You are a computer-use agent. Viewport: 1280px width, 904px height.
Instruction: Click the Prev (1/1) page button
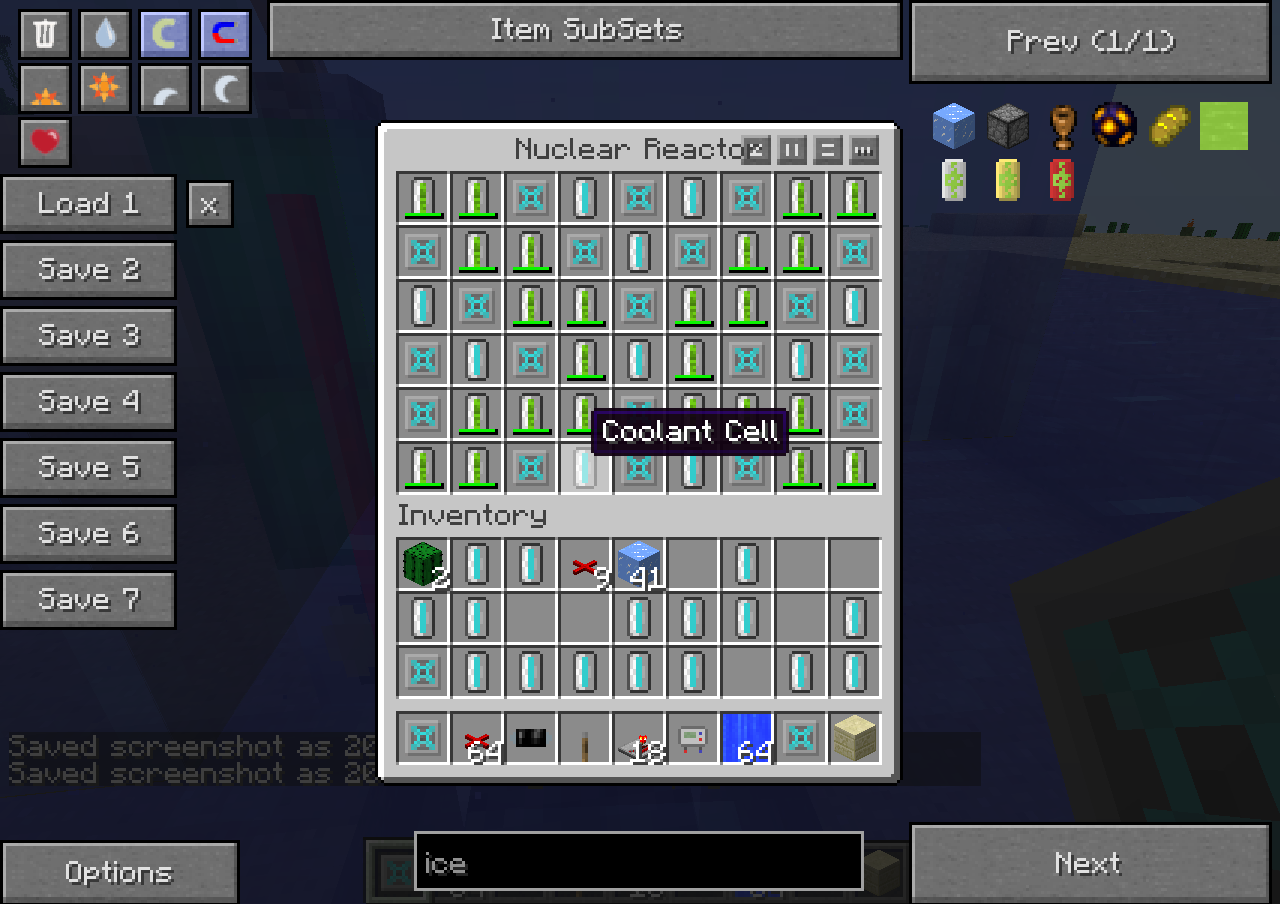tap(1090, 42)
